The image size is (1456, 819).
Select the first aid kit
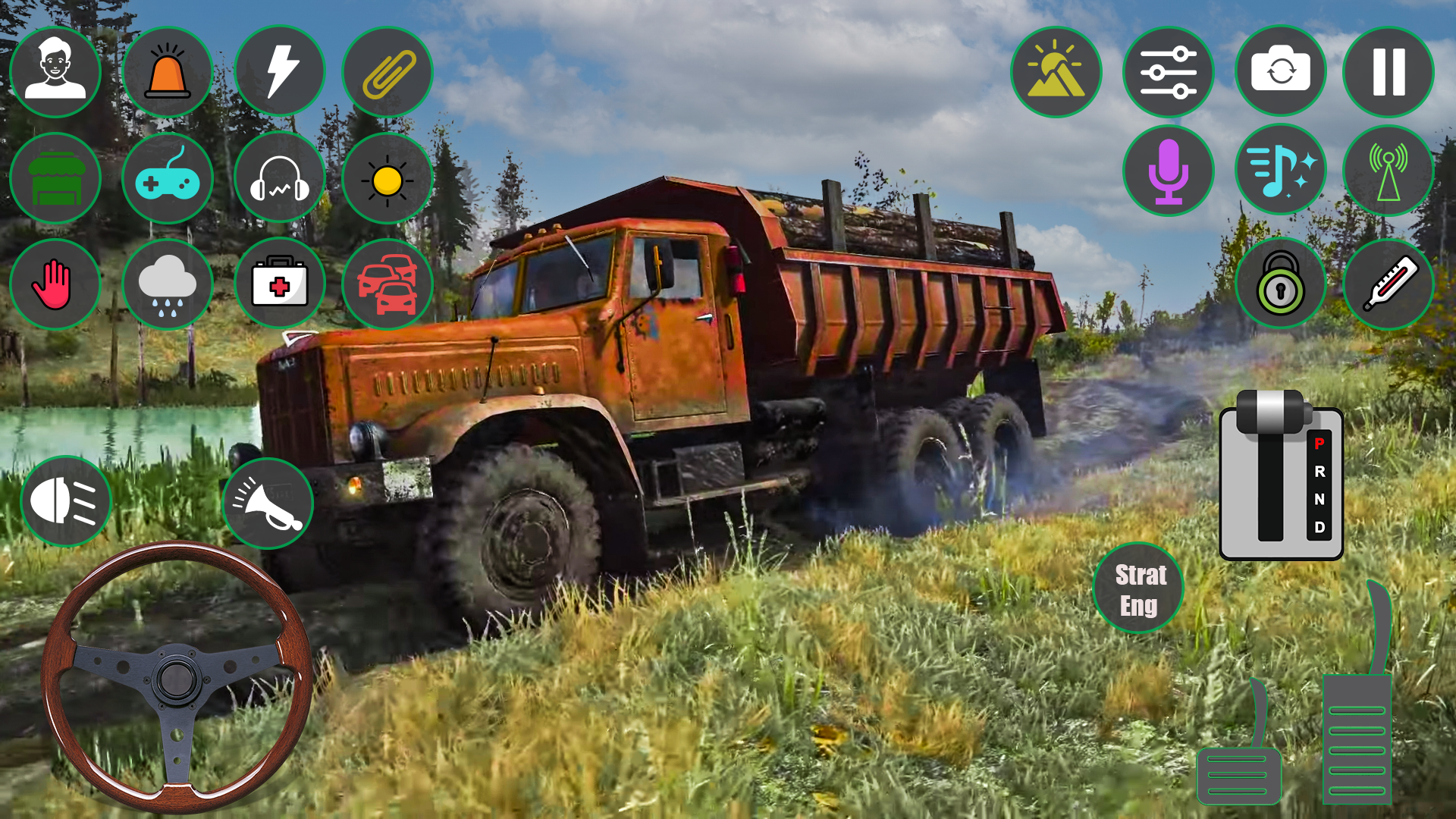click(280, 283)
